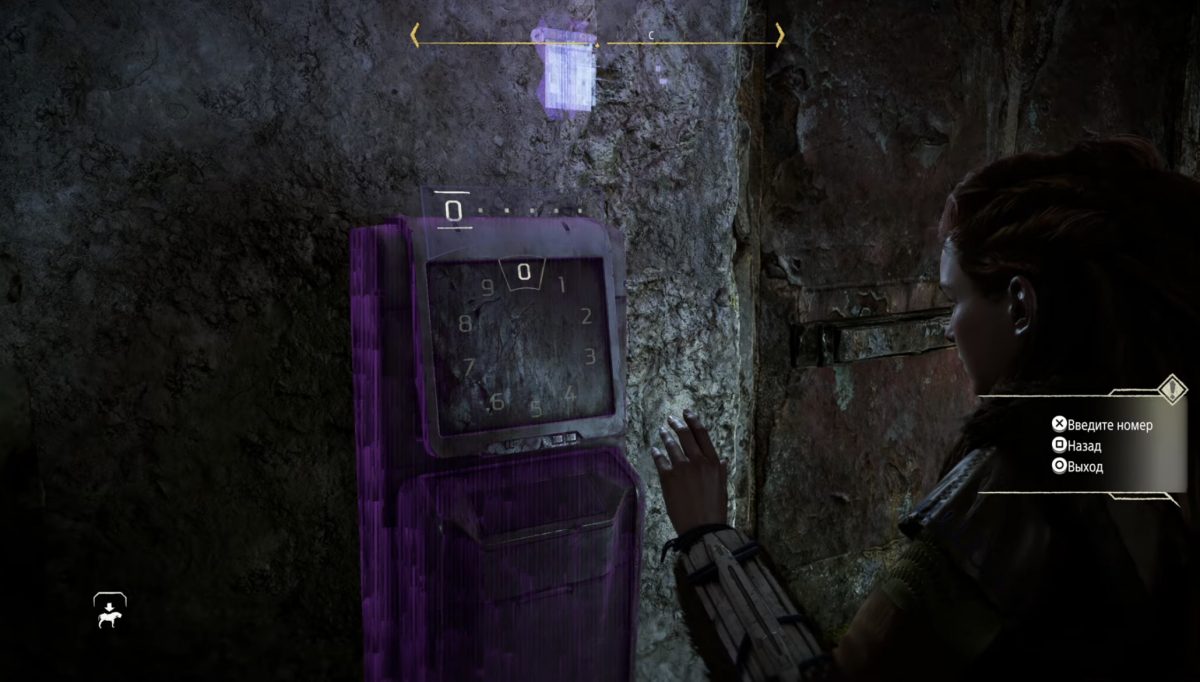Screen dimensions: 1200x682
Task: Pick digit 2 on the dial
Action: tap(586, 317)
